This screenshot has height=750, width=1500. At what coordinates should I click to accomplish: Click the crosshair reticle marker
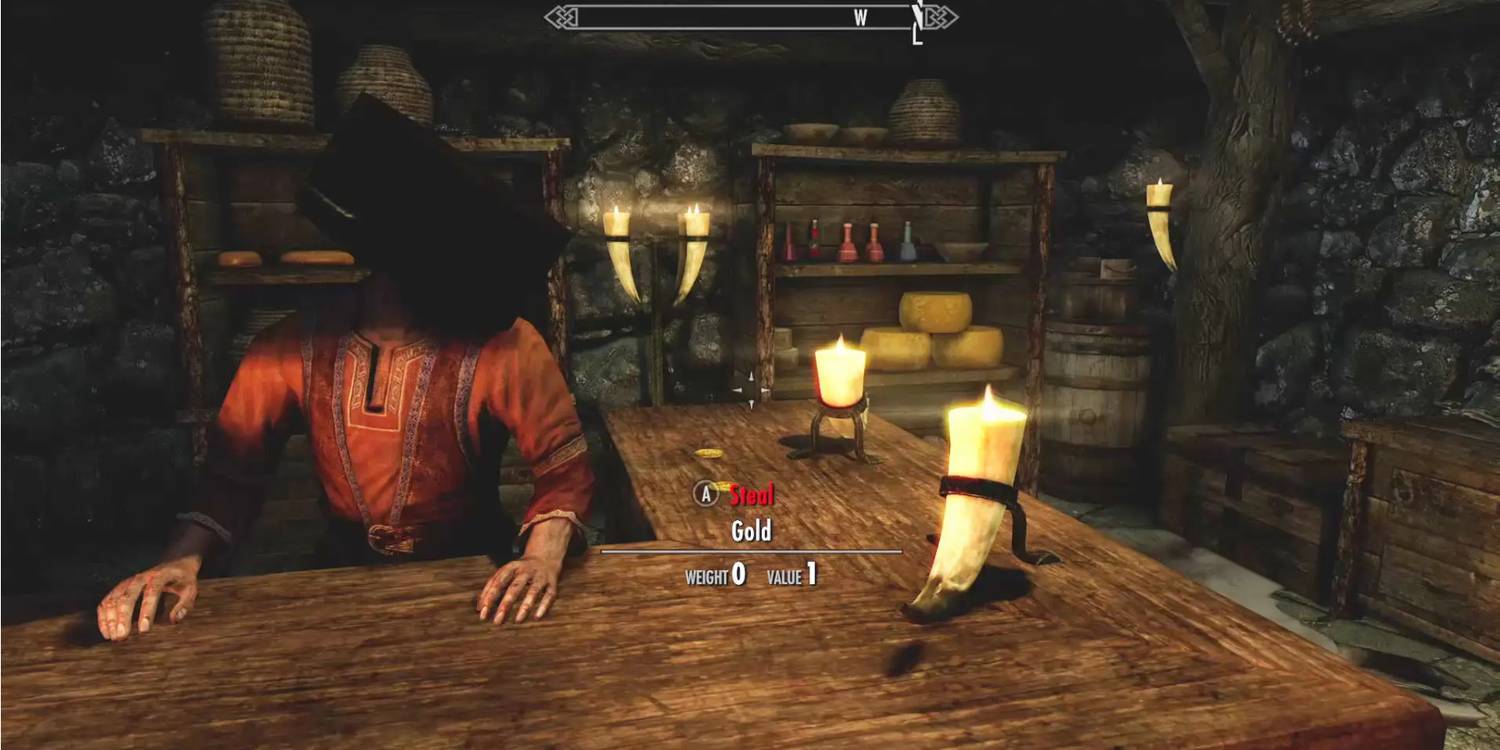[751, 388]
